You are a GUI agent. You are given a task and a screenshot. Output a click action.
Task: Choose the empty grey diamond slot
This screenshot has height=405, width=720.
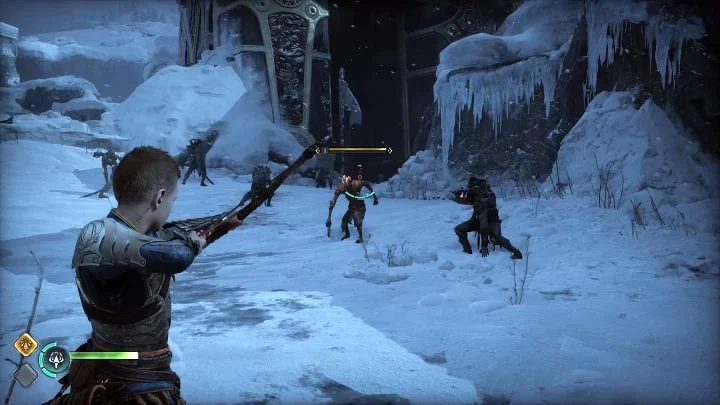pos(25,374)
